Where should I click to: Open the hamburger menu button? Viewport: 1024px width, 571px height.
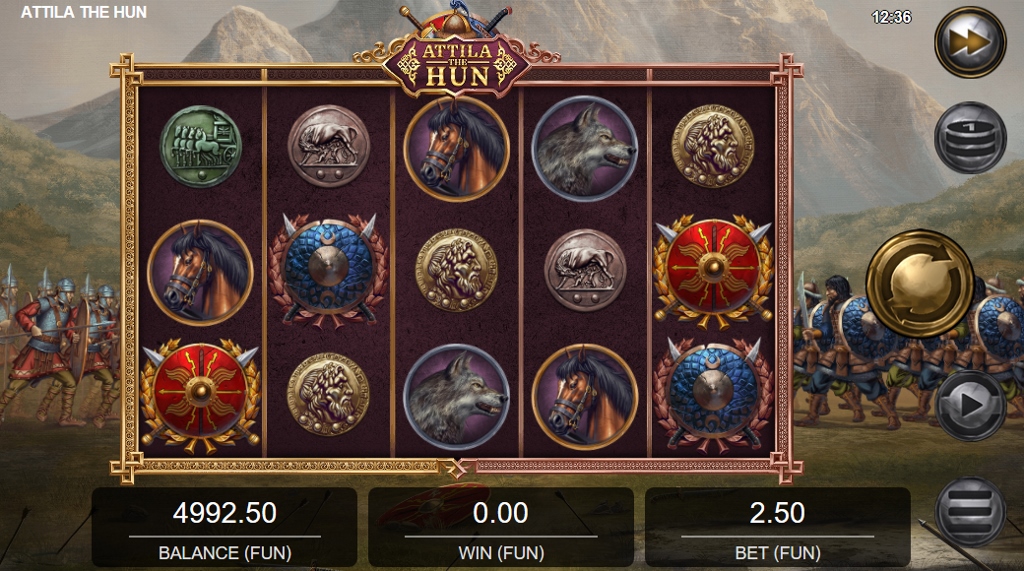(x=969, y=511)
